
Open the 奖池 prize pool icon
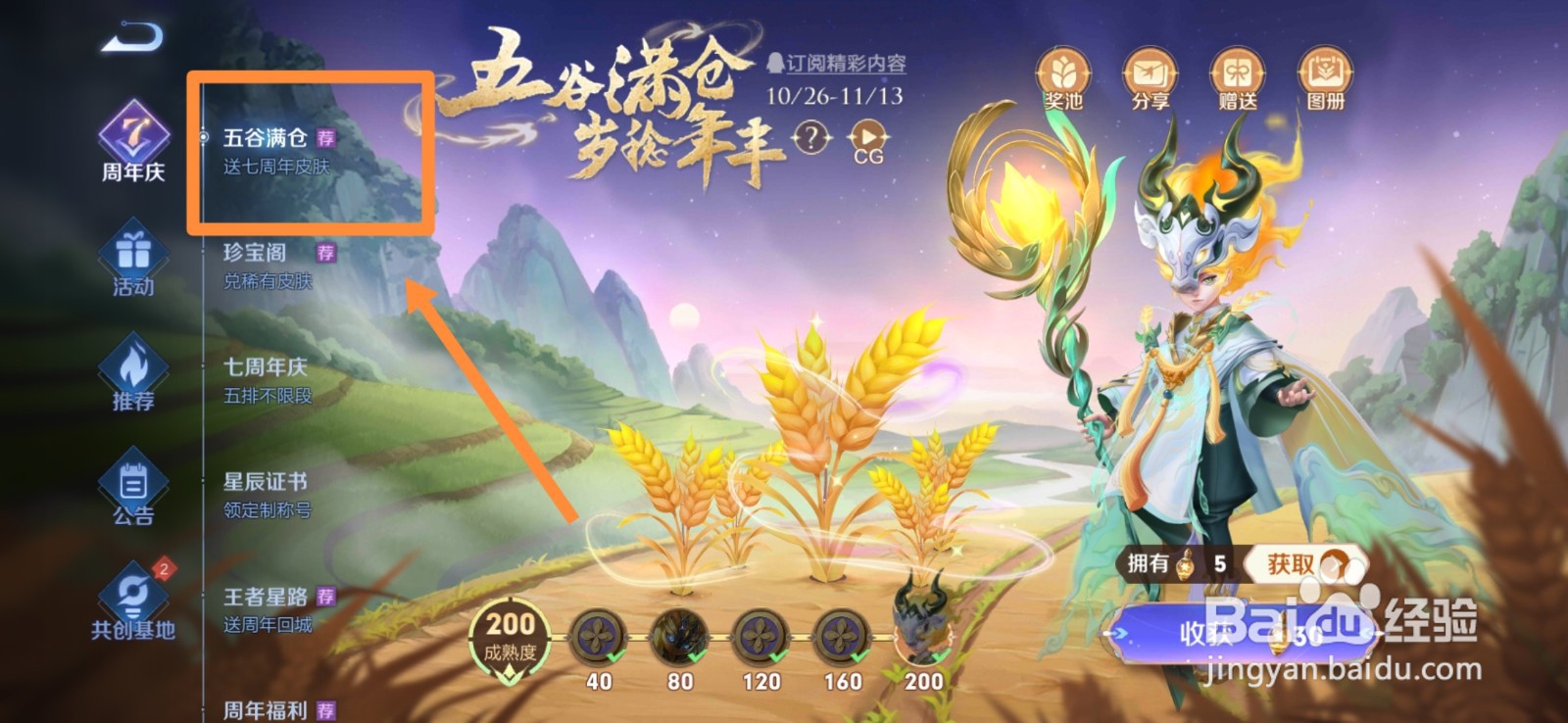[x=1062, y=76]
